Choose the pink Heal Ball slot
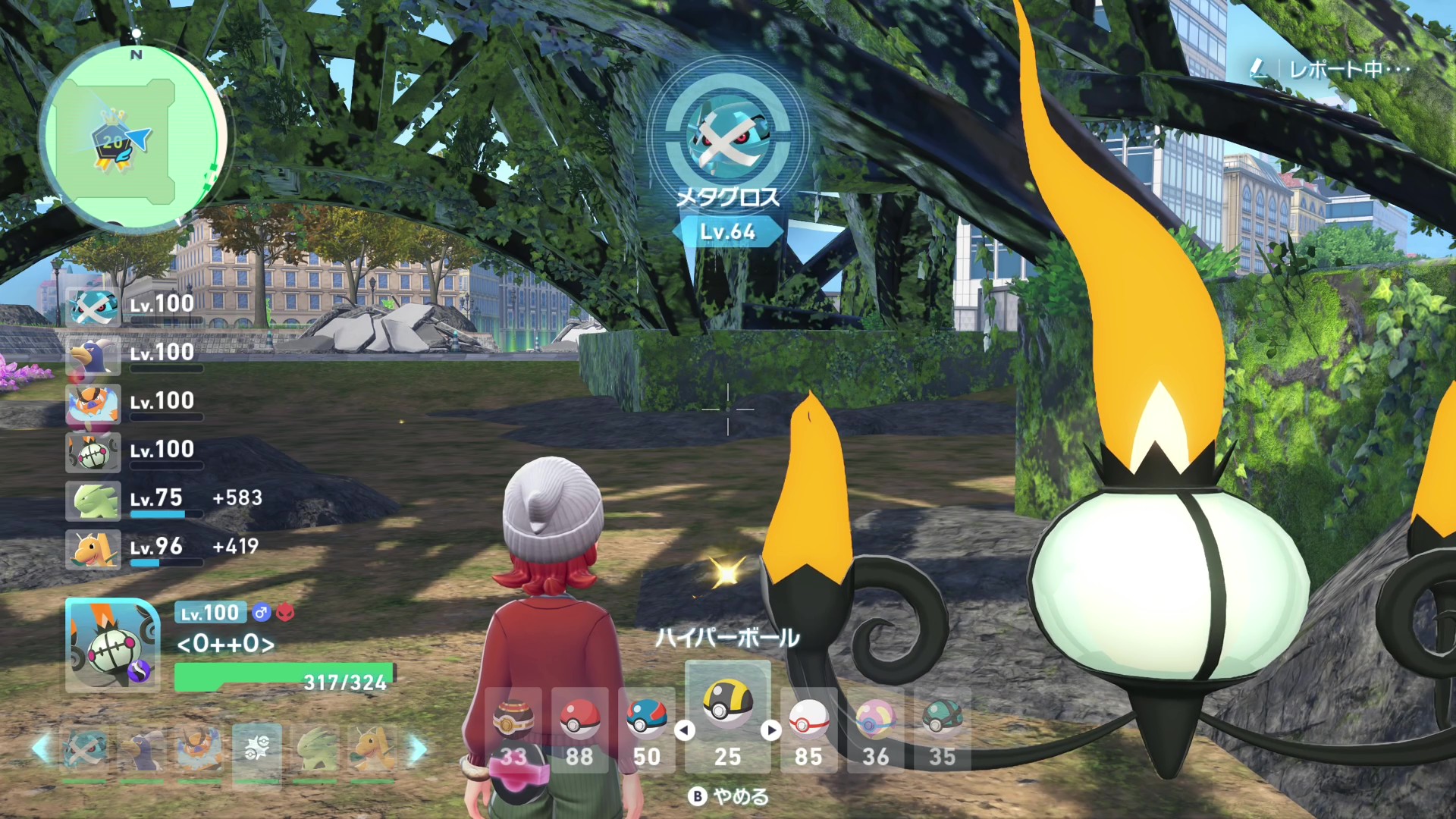Viewport: 1456px width, 819px height. 875,722
